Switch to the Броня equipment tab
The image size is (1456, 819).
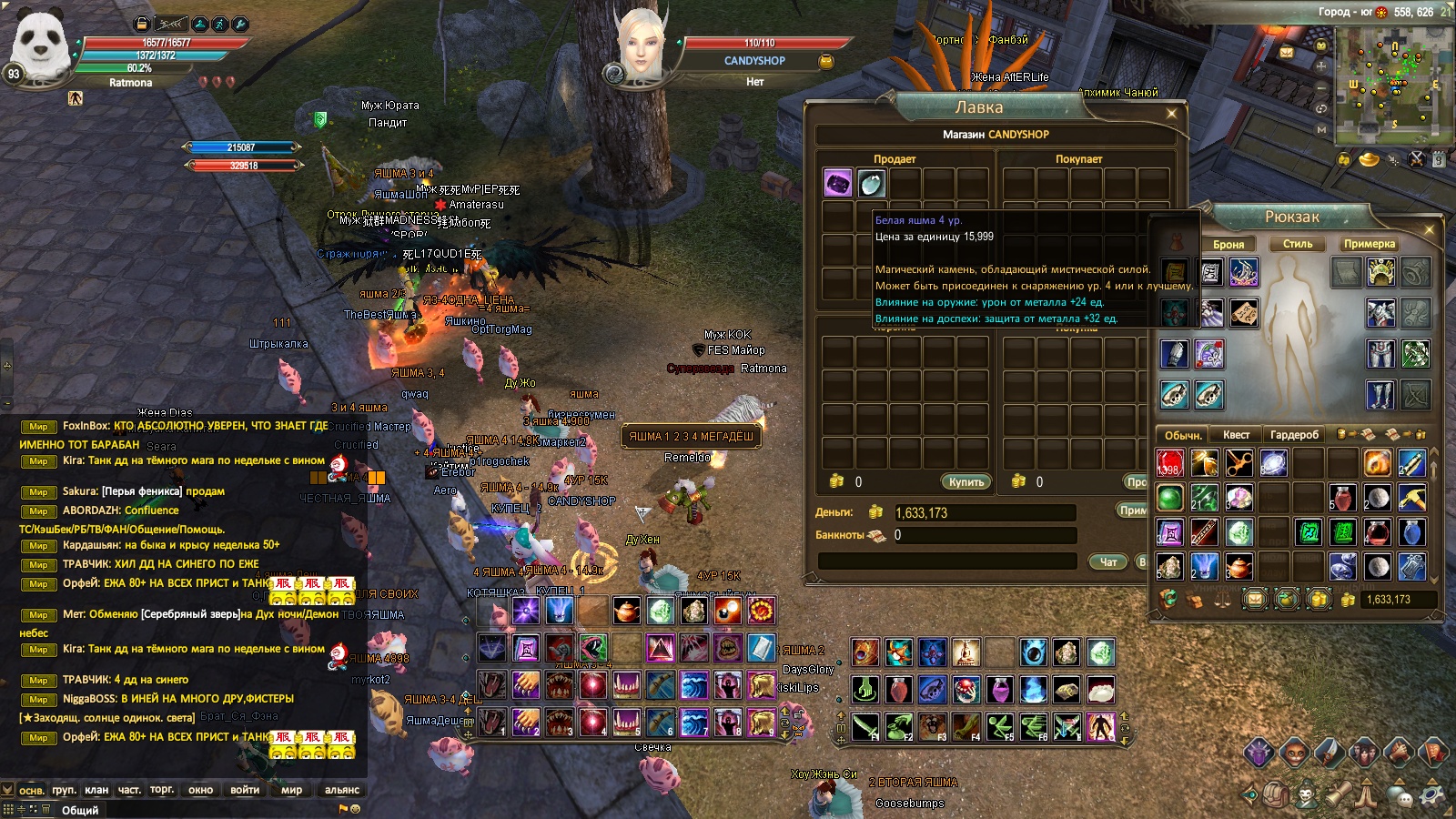tap(1228, 244)
